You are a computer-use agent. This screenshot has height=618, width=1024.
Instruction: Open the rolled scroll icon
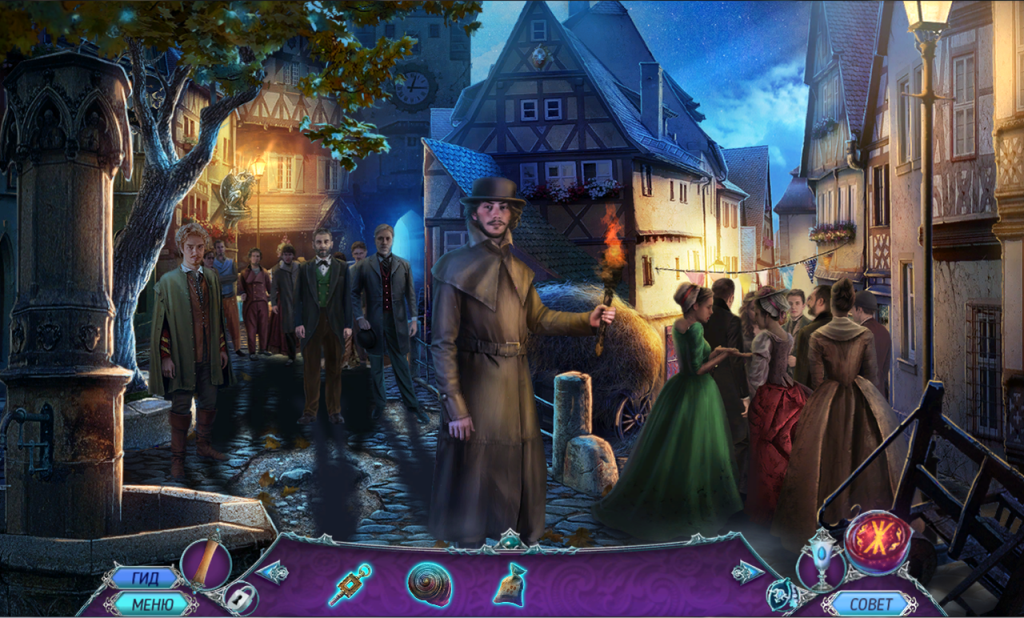(x=207, y=563)
